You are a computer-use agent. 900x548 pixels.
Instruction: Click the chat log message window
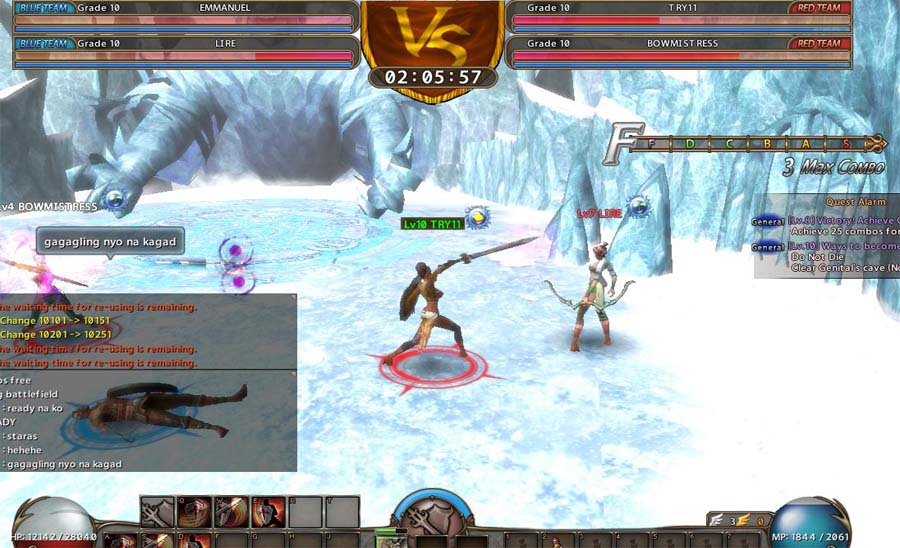(x=148, y=420)
